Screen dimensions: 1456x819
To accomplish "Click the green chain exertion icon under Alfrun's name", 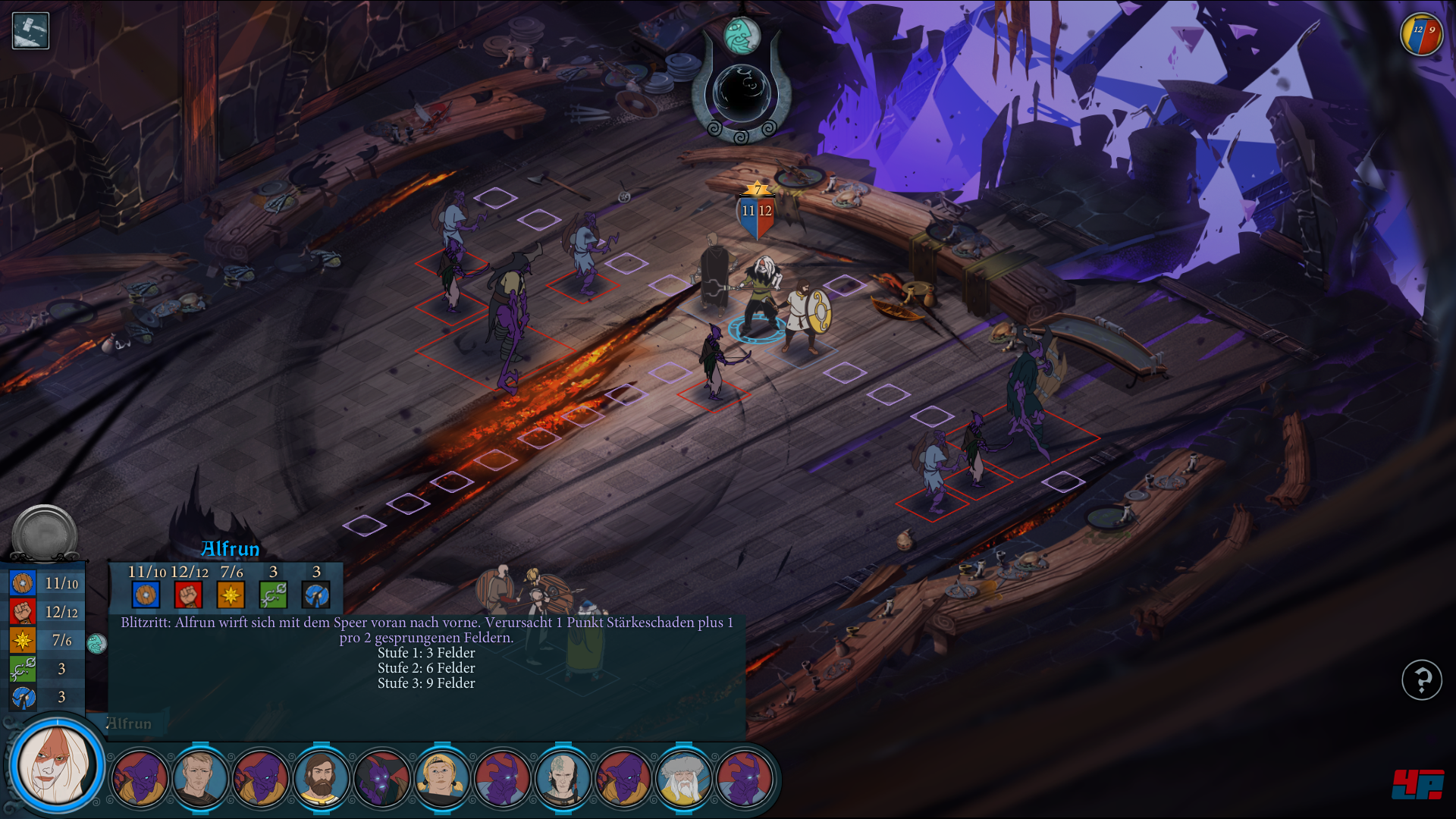I will tap(273, 595).
